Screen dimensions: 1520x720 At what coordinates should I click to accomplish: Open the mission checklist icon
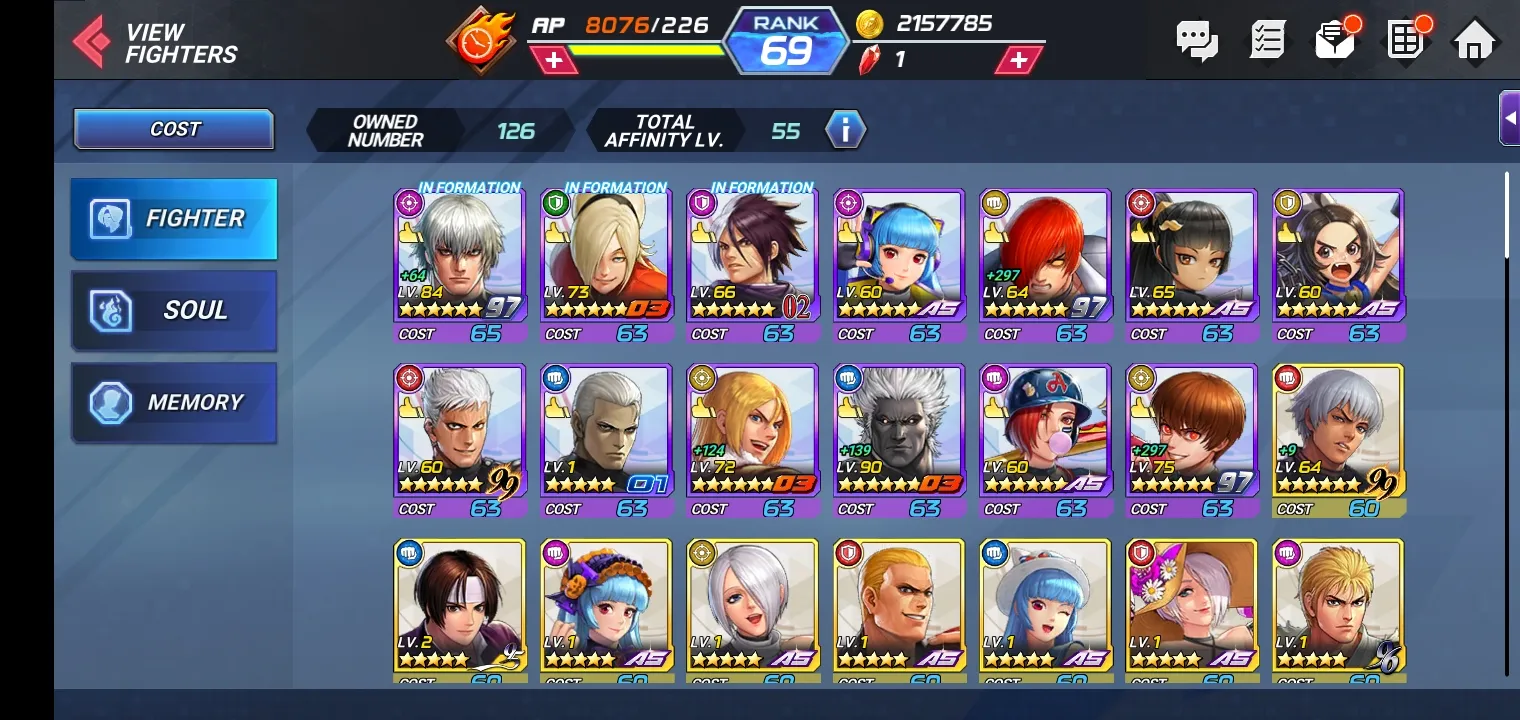click(x=1267, y=41)
